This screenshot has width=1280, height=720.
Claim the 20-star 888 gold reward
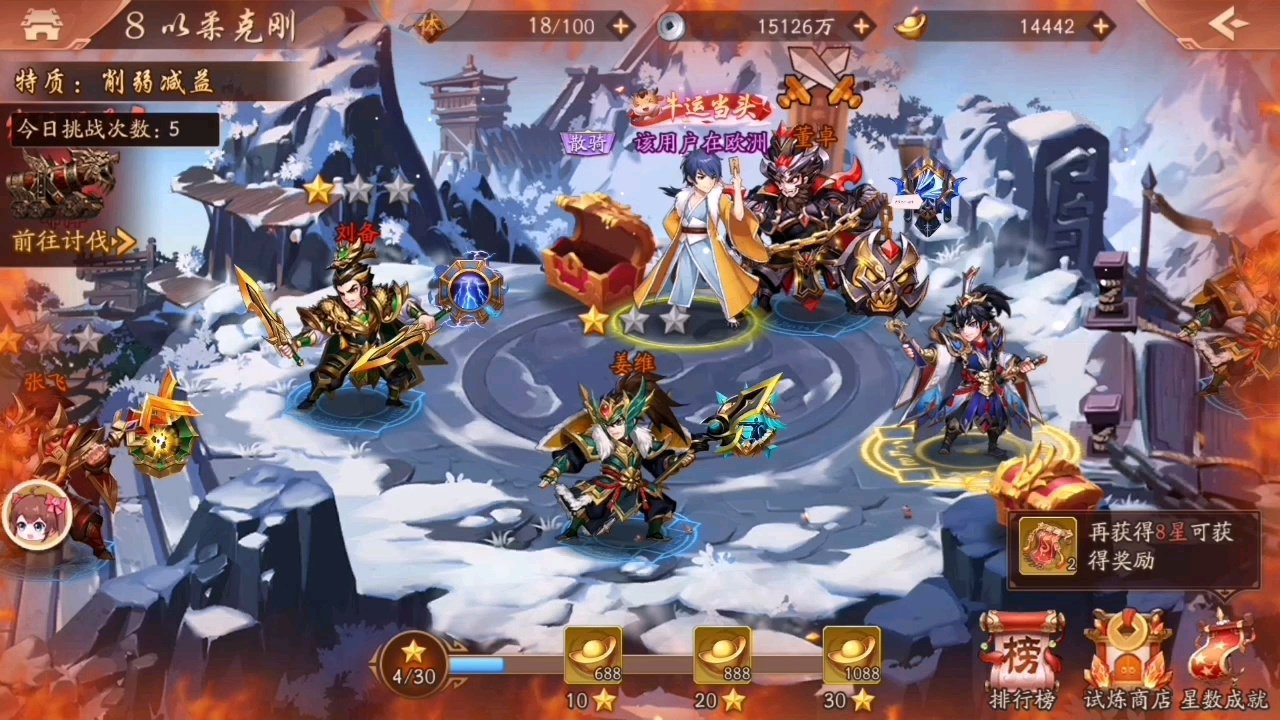[x=722, y=656]
